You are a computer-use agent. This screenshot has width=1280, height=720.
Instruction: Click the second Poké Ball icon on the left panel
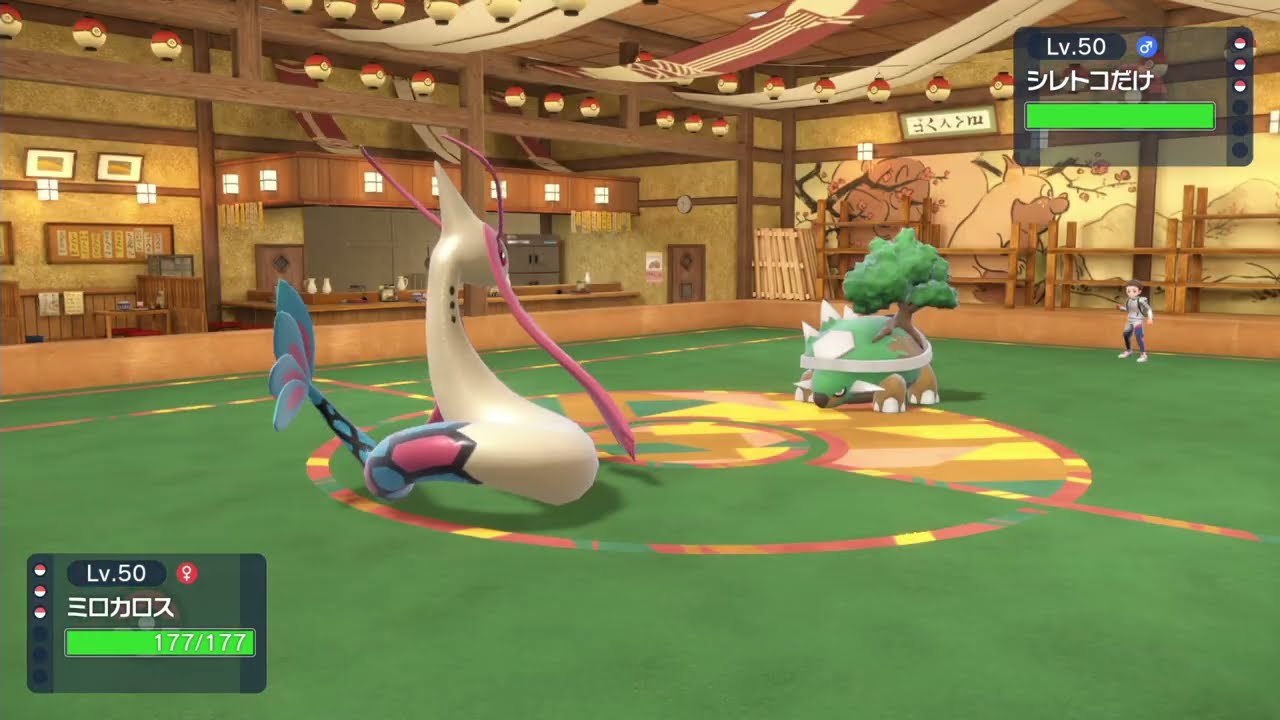[x=39, y=590]
